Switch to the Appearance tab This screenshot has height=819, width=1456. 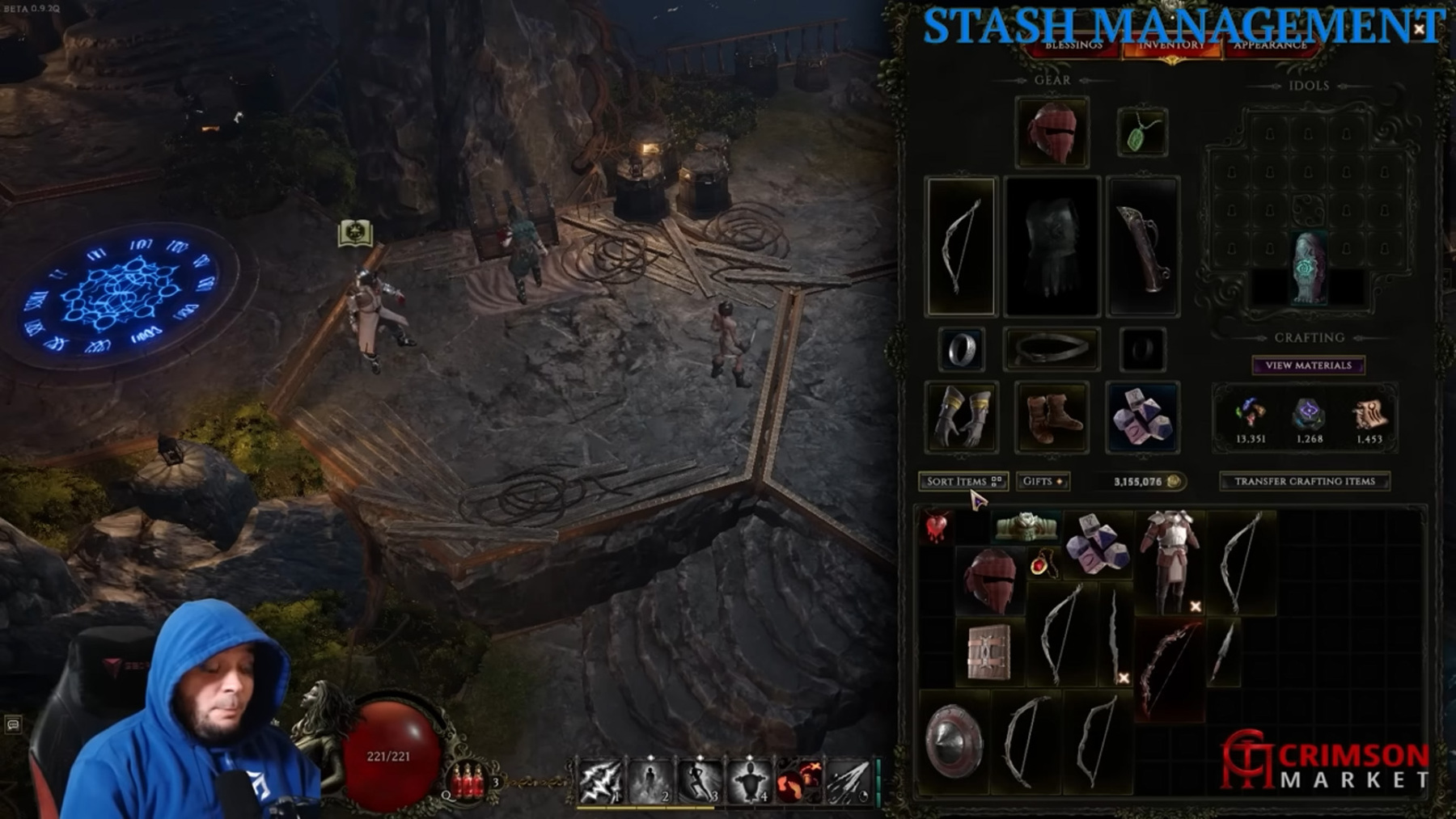coord(1269,45)
